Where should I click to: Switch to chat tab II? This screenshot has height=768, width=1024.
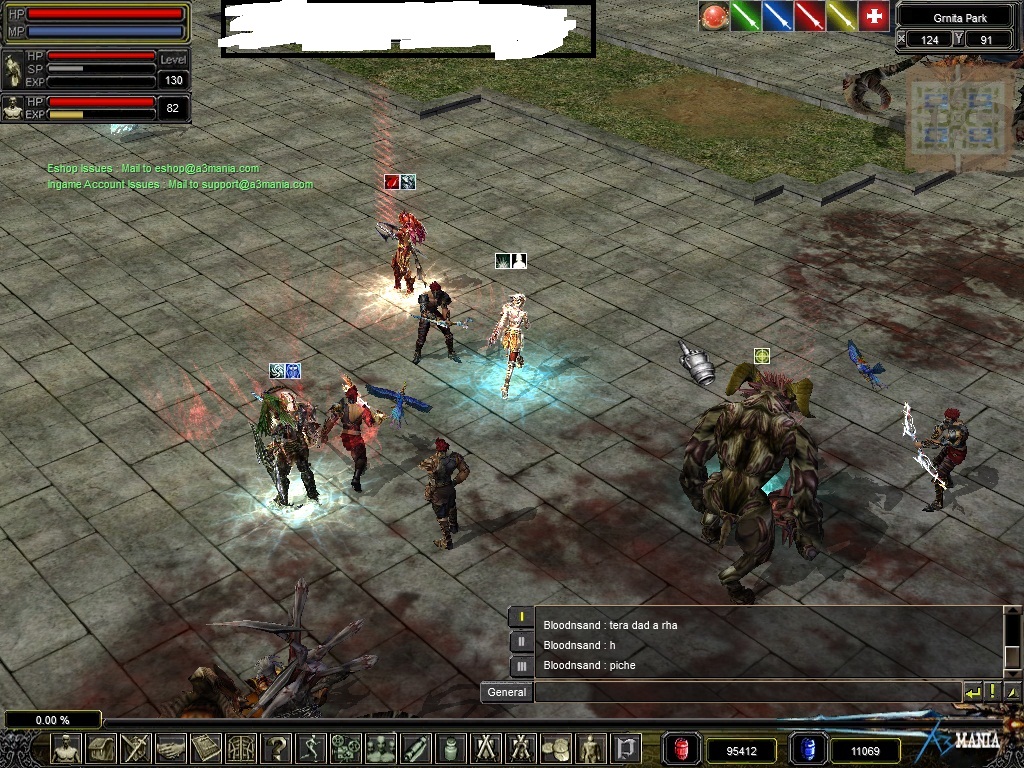click(521, 642)
